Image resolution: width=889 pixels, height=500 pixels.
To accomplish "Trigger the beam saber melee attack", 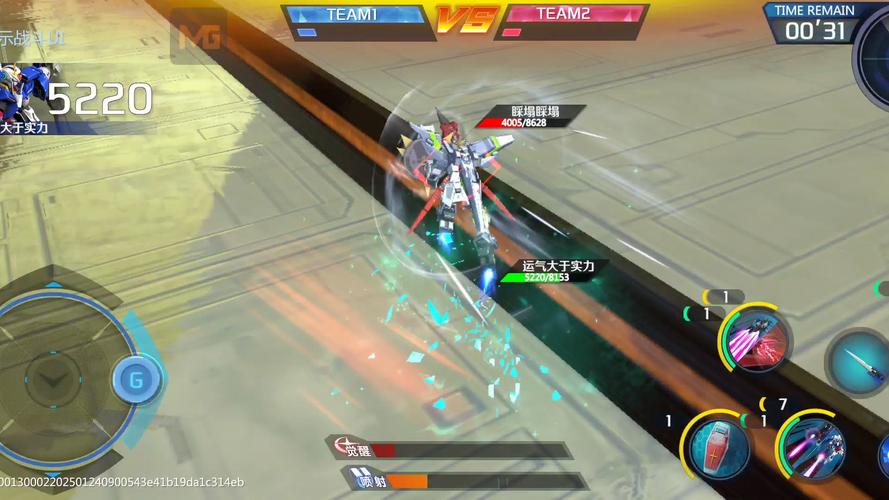I will [859, 362].
